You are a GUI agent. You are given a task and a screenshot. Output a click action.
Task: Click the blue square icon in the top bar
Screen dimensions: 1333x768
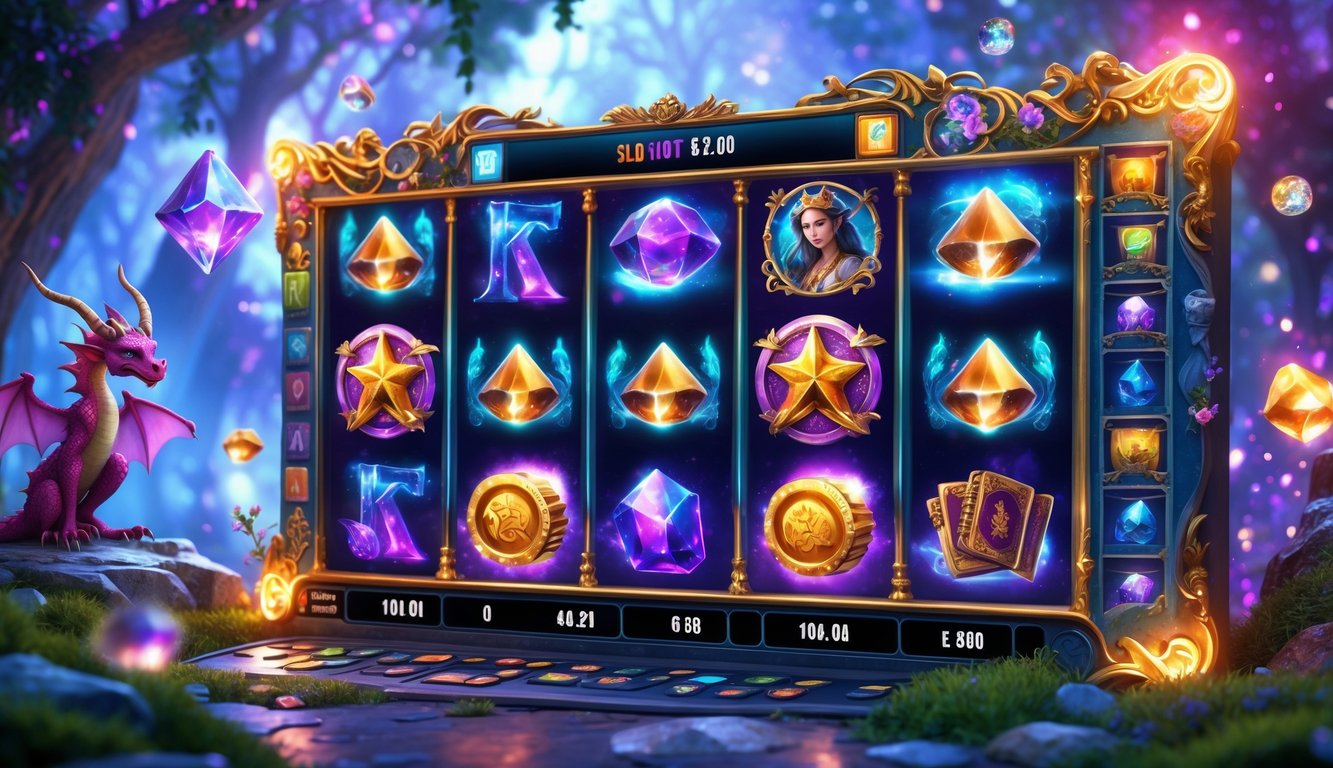click(x=486, y=161)
